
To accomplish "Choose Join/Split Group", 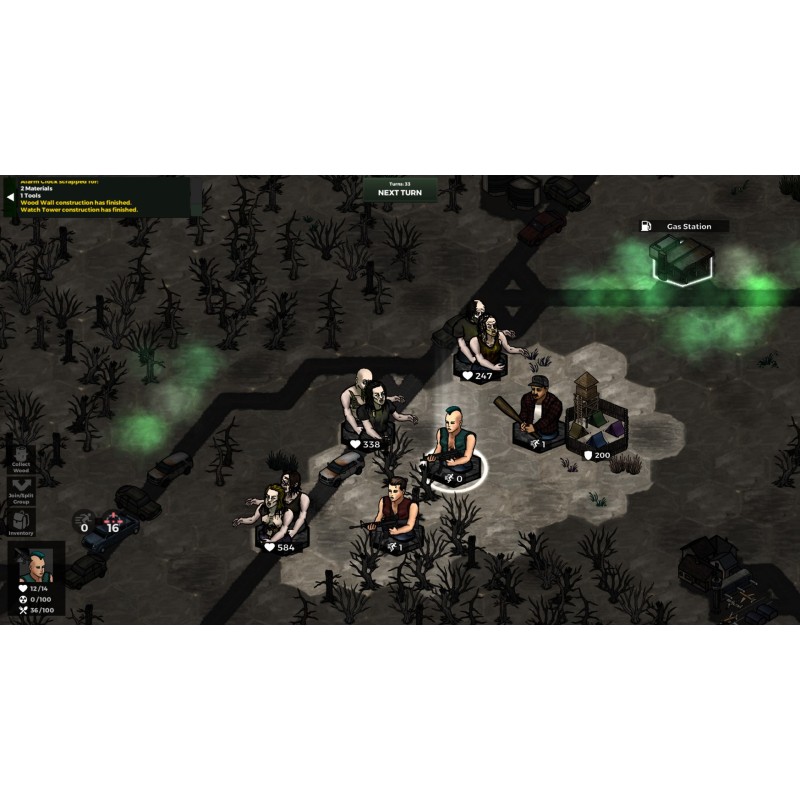I will 21,490.
